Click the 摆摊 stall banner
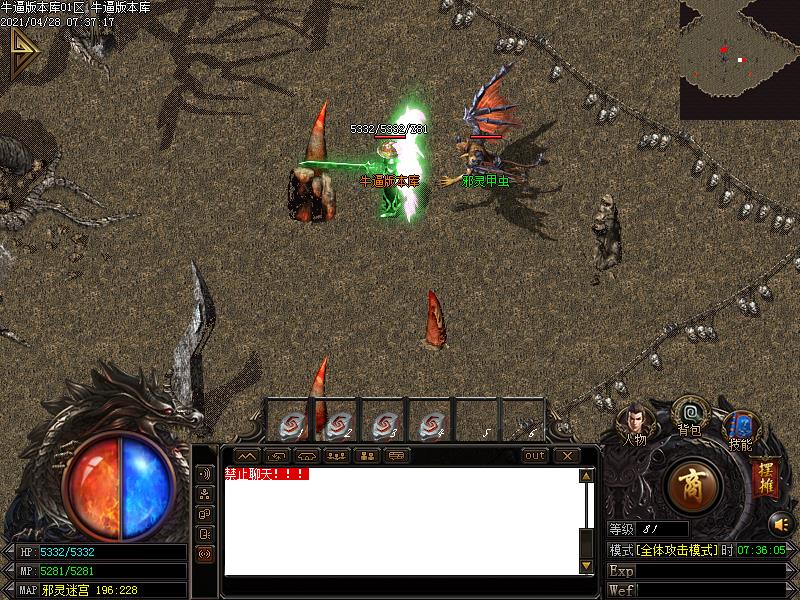 click(765, 476)
